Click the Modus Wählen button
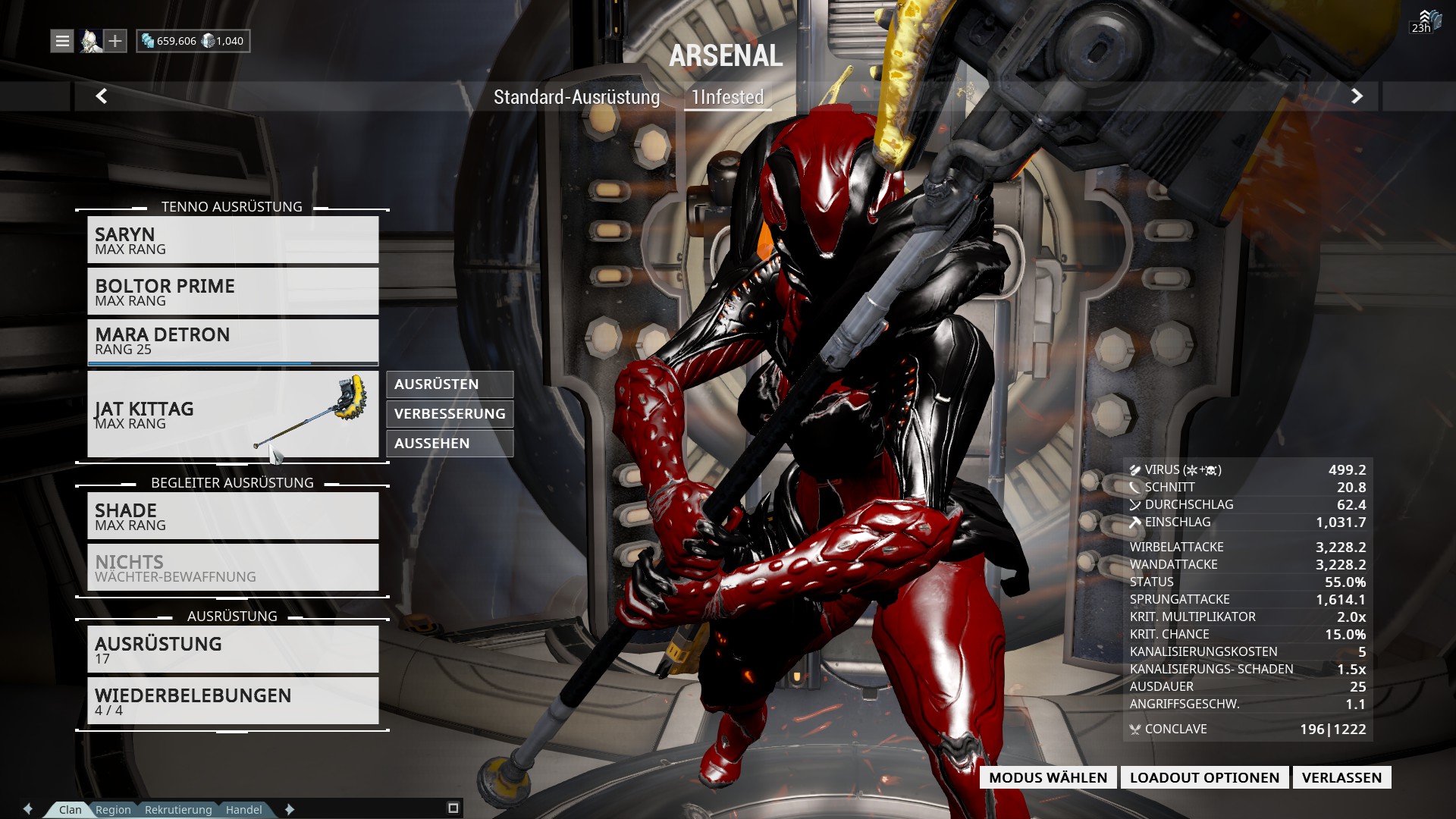This screenshot has height=819, width=1456. [x=1048, y=777]
